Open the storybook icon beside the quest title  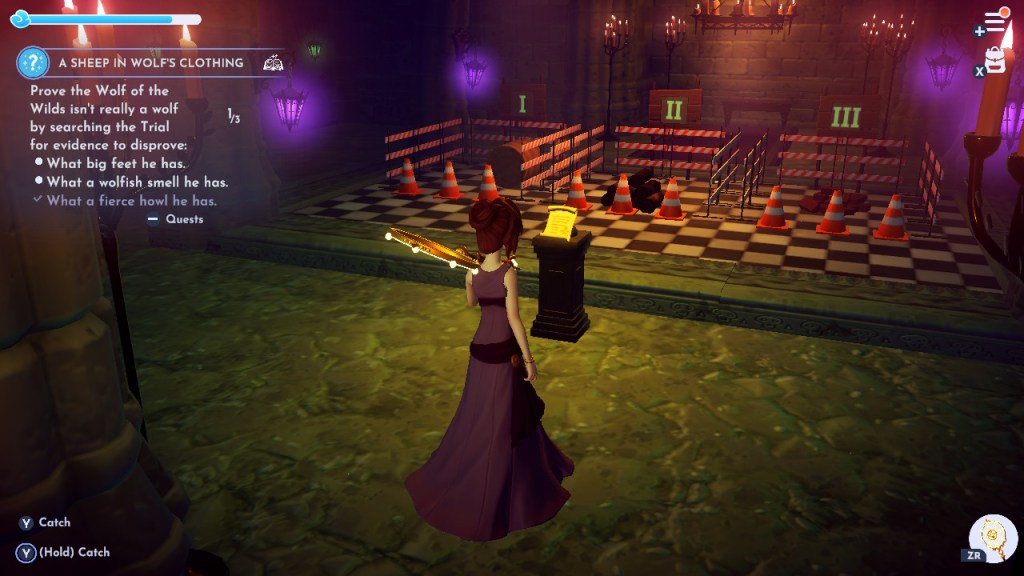[x=271, y=63]
